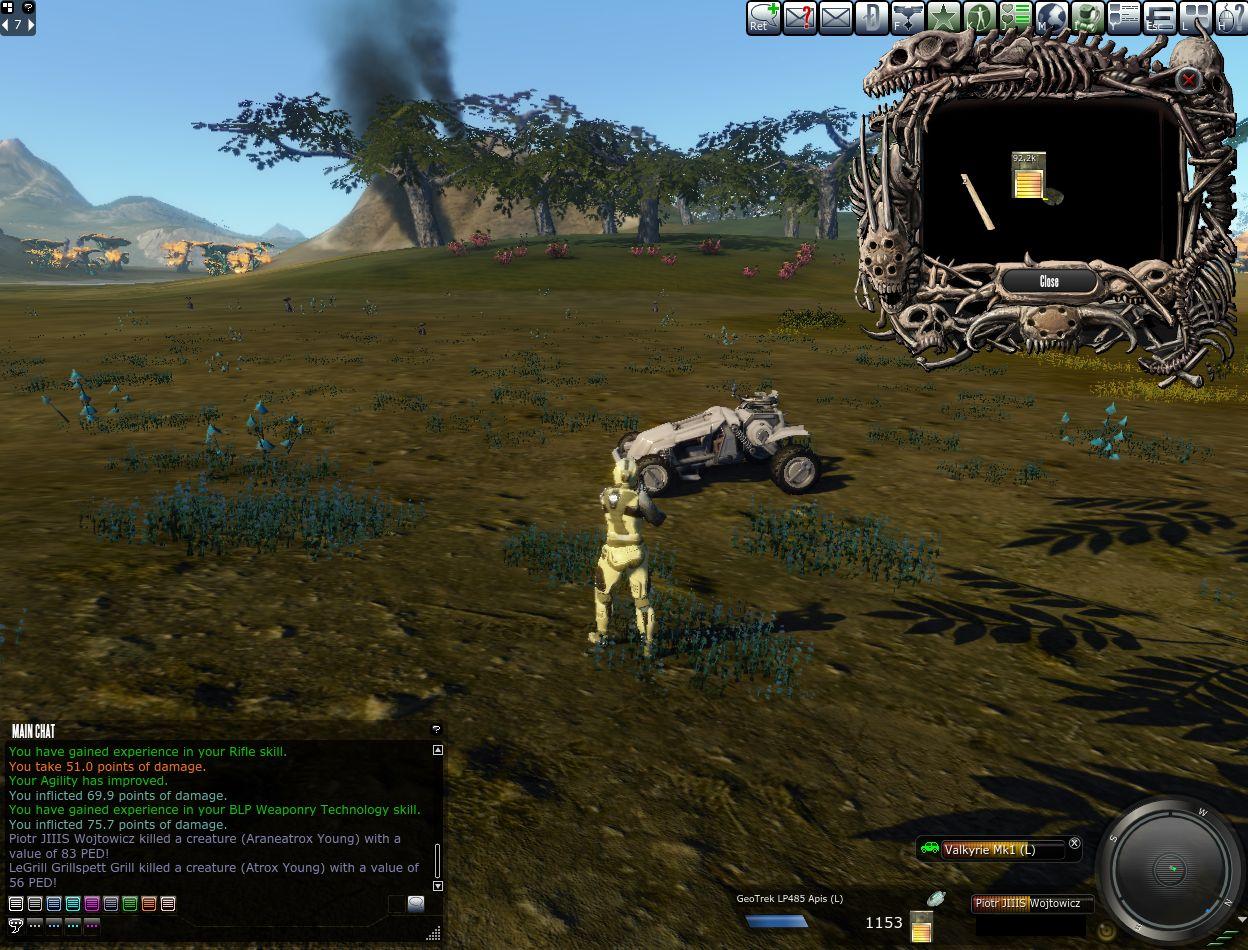The width and height of the screenshot is (1248, 950).
Task: Click the green star icon in the toolbar
Action: point(943,17)
